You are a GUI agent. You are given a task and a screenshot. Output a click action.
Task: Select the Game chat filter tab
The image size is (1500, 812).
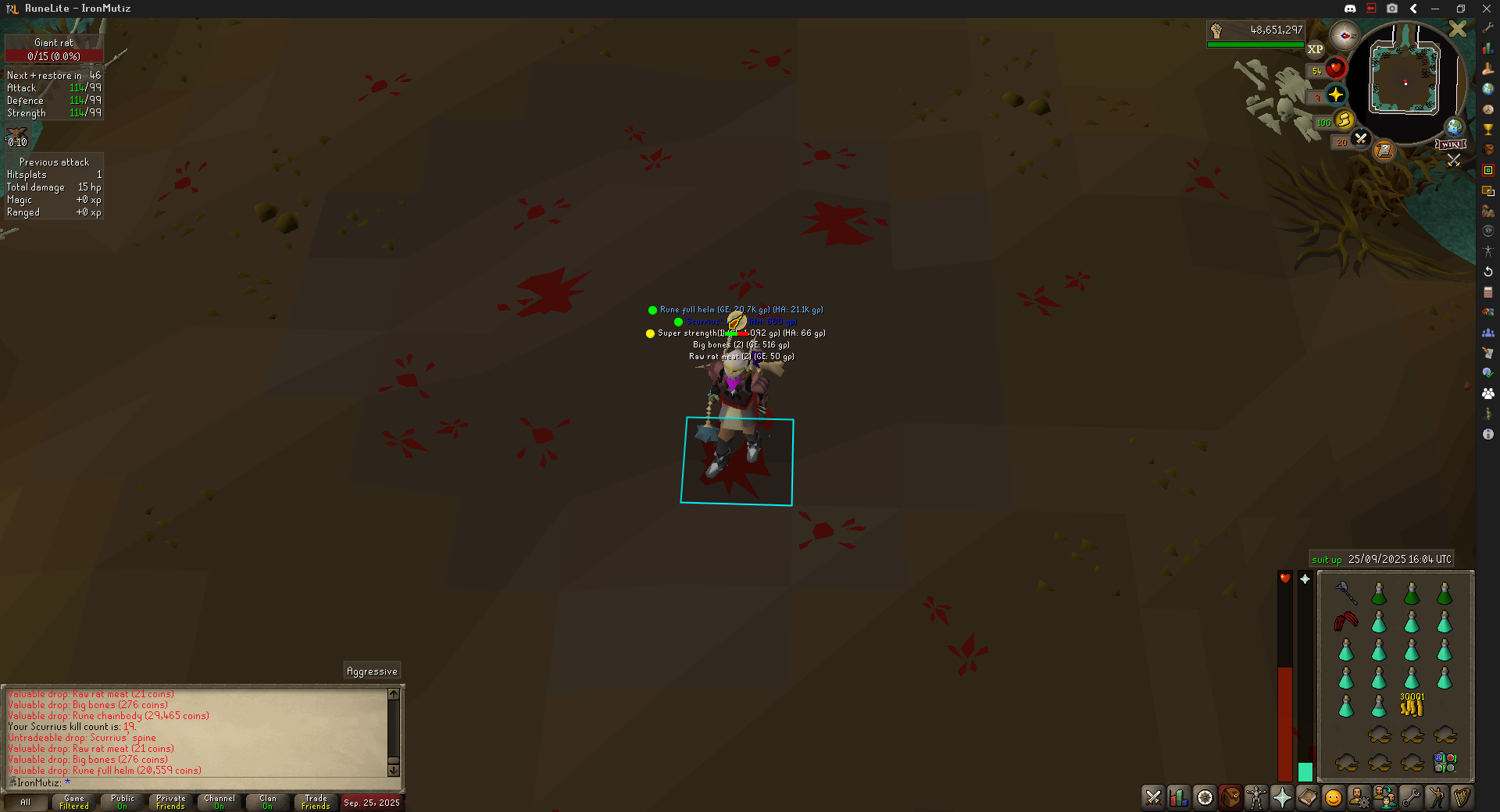pos(74,802)
